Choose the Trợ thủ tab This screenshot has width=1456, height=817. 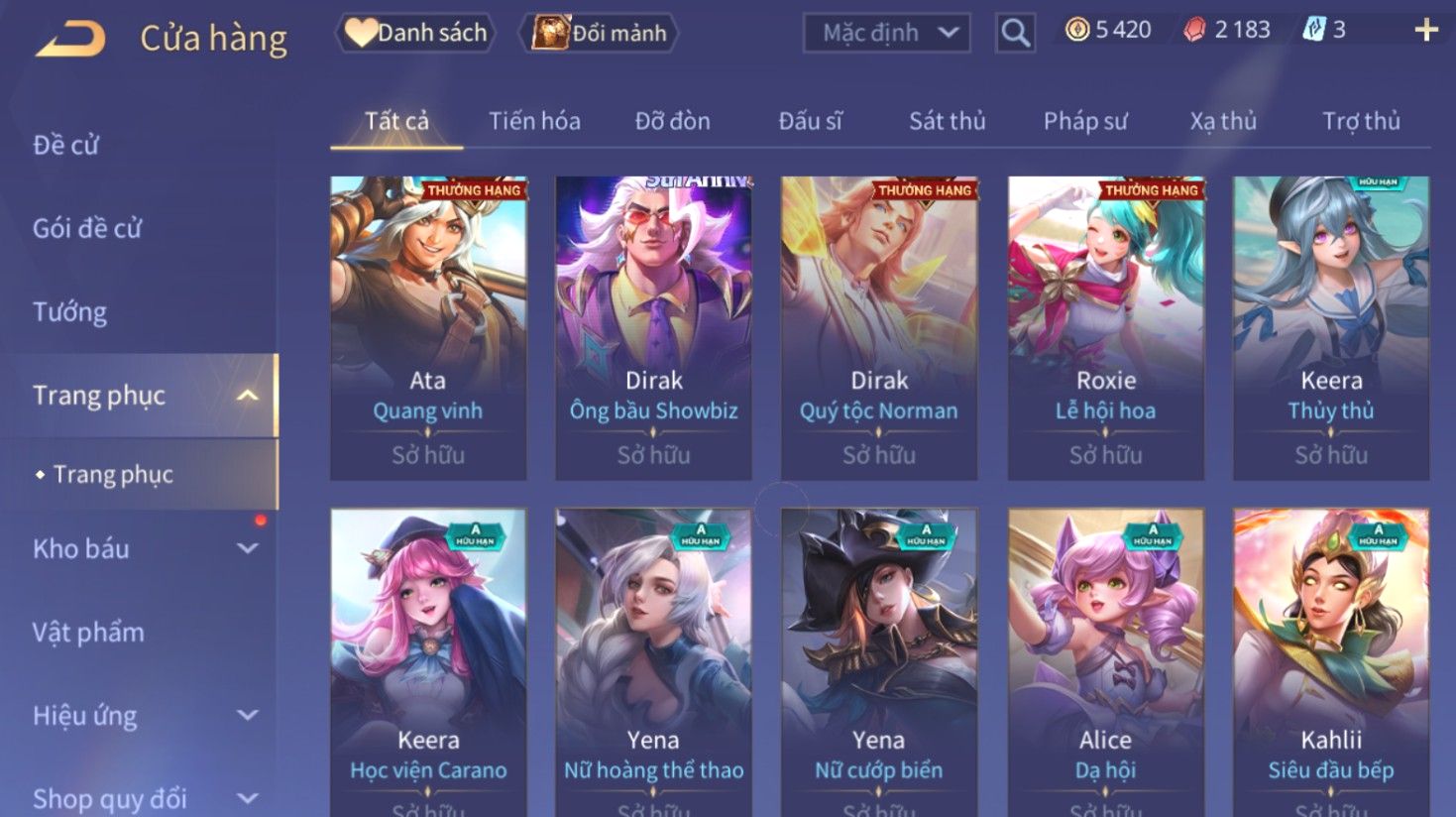(x=1361, y=121)
